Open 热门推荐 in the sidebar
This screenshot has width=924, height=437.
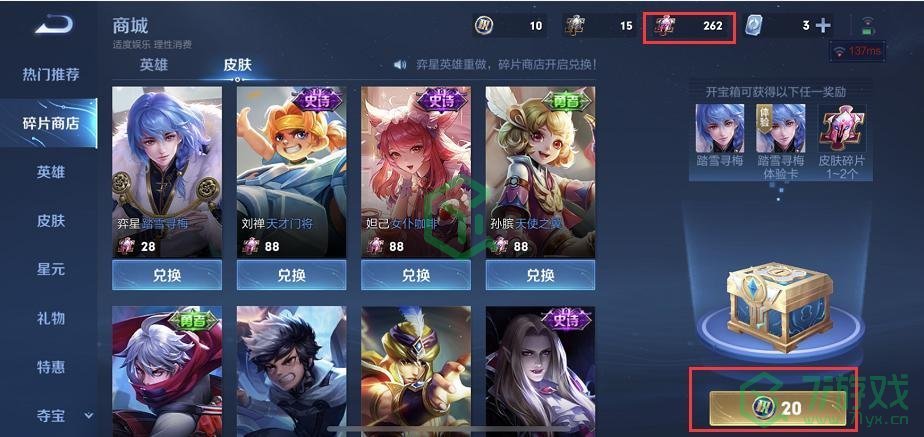[x=51, y=75]
